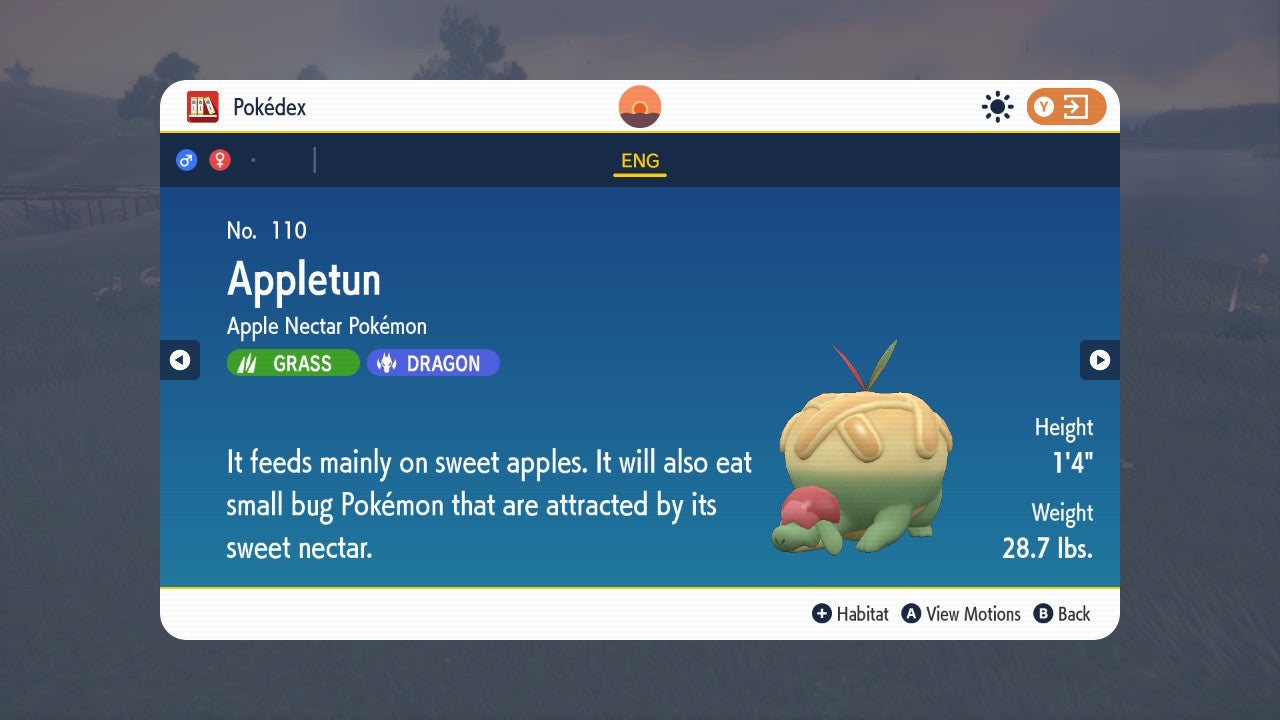Click the Pokédex book icon
1280x720 pixels.
pyautogui.click(x=204, y=106)
